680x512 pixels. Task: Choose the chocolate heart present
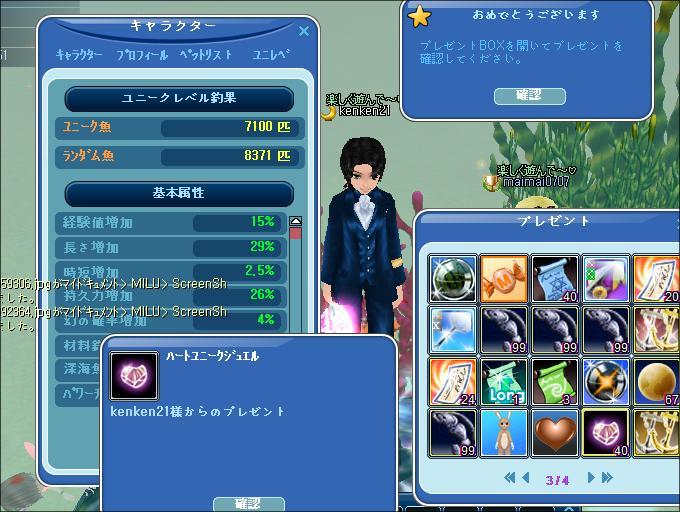[x=555, y=432]
